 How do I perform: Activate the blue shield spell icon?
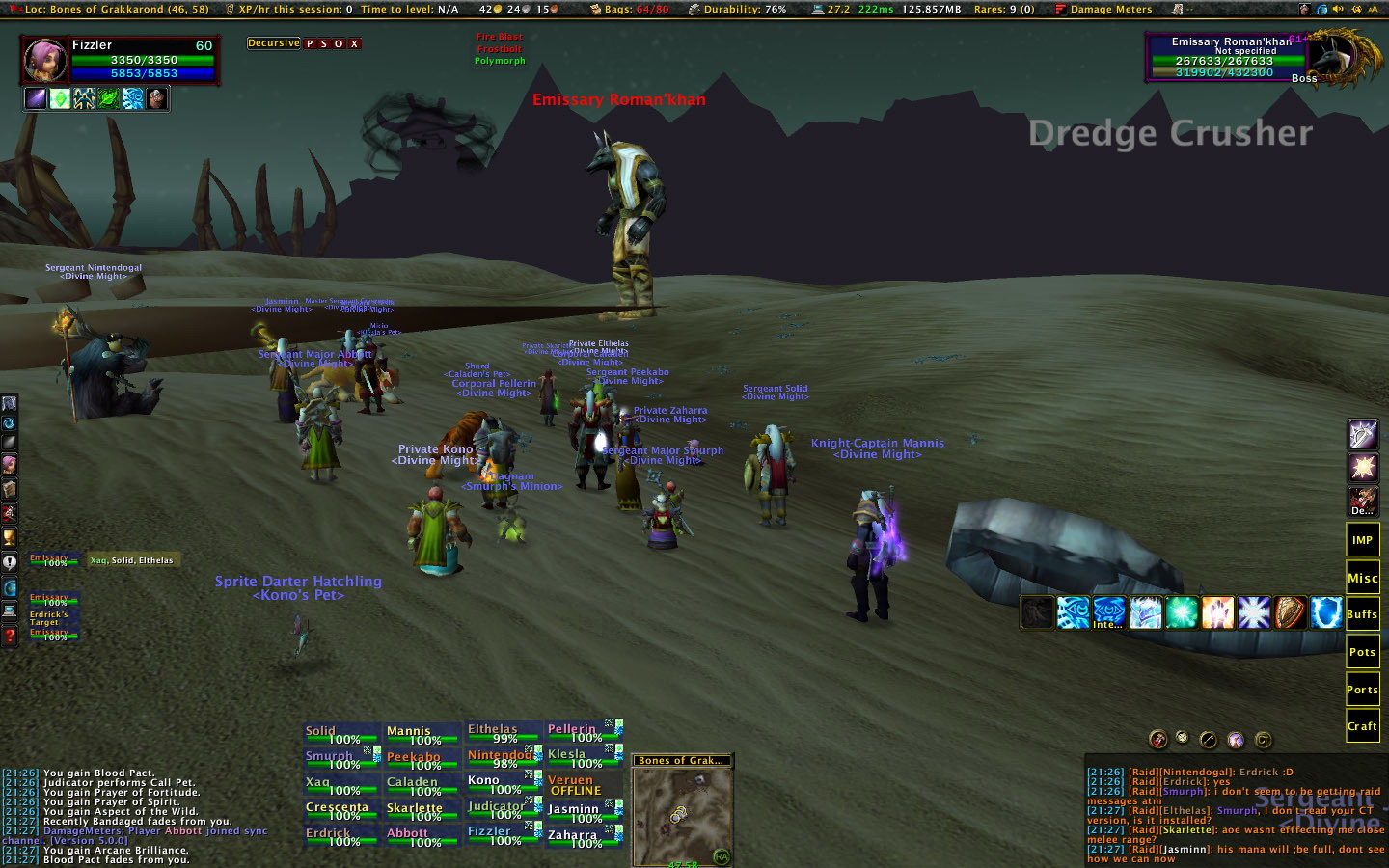pos(1325,612)
